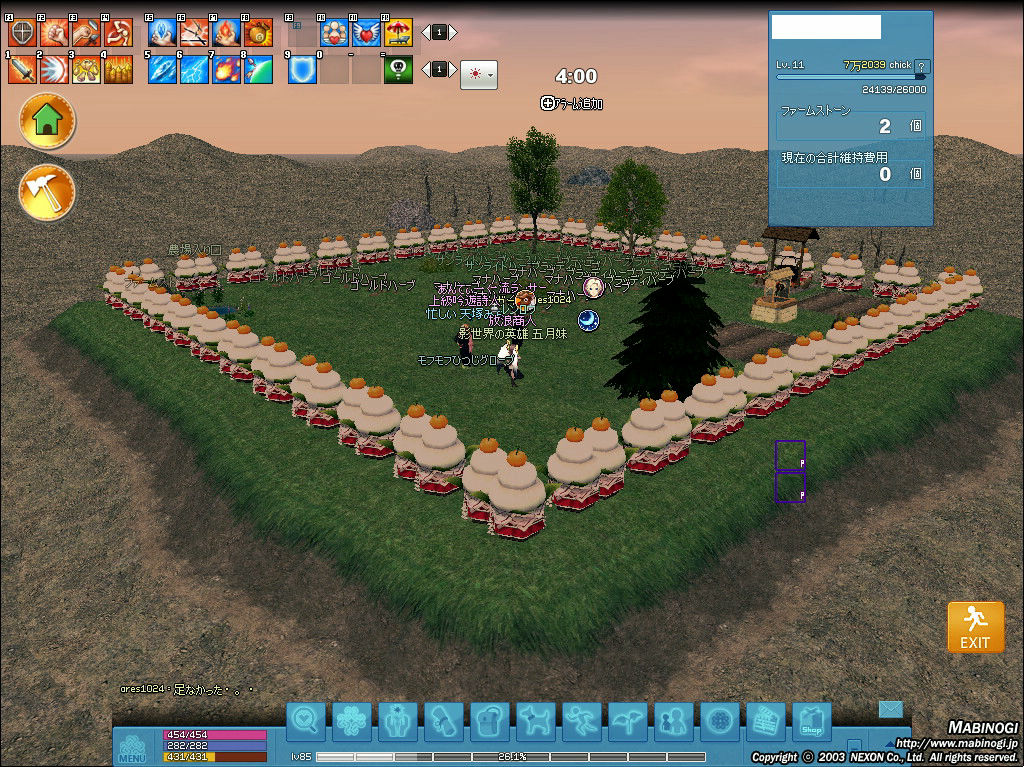Use the clenched fist Smash skill
Image resolution: width=1024 pixels, height=767 pixels.
click(x=53, y=33)
